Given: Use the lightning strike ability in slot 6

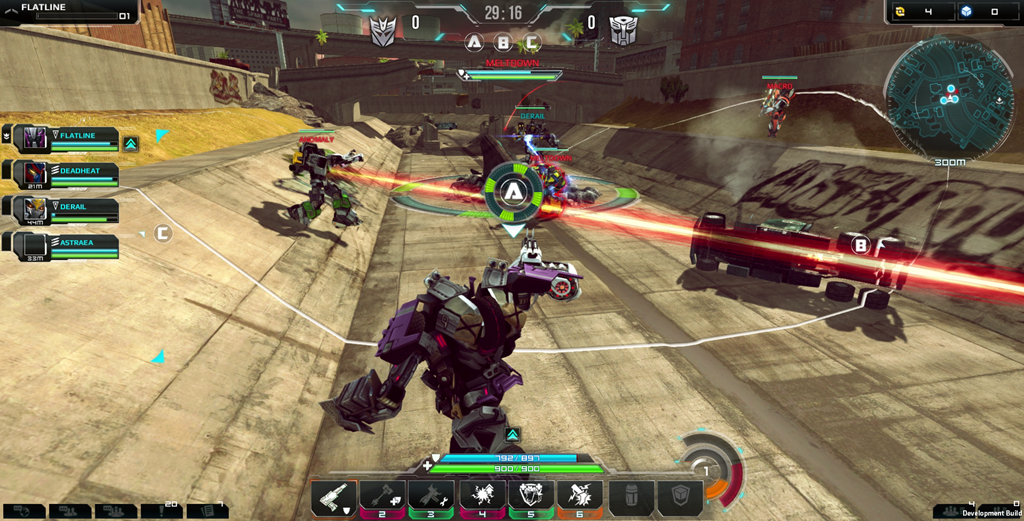Looking at the screenshot, I should [x=580, y=497].
